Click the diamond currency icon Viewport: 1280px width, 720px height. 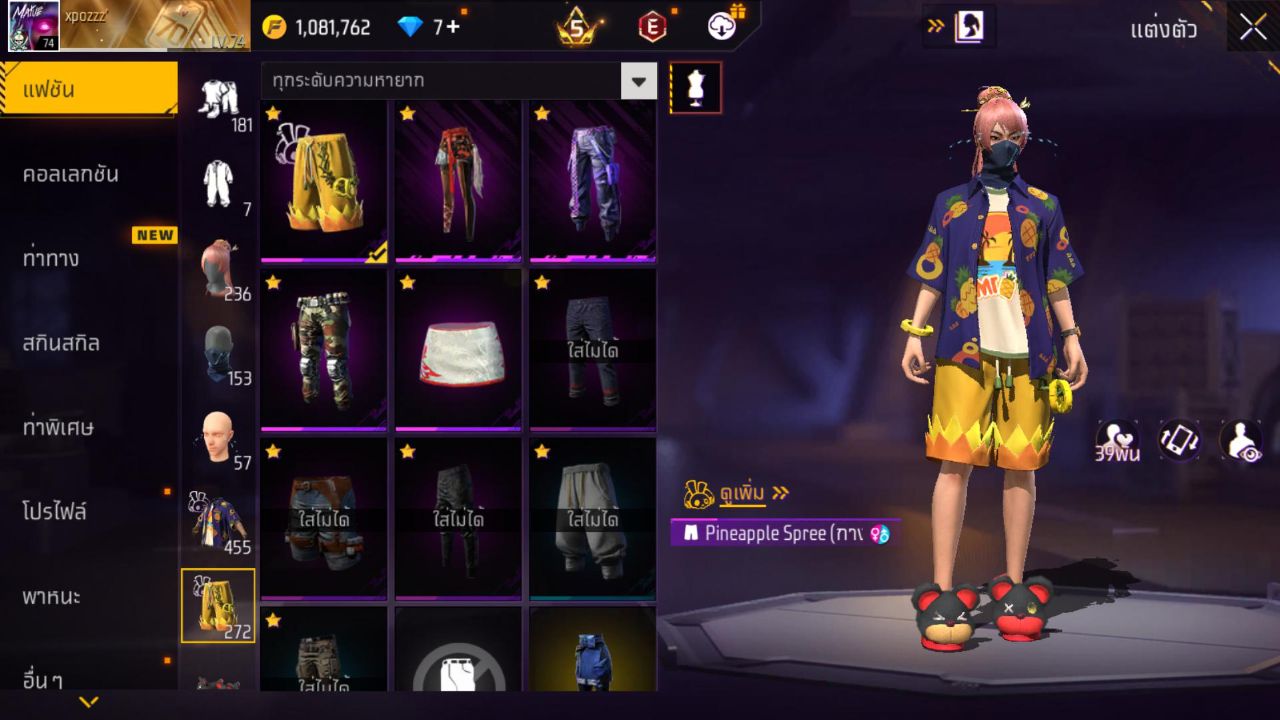tap(408, 27)
